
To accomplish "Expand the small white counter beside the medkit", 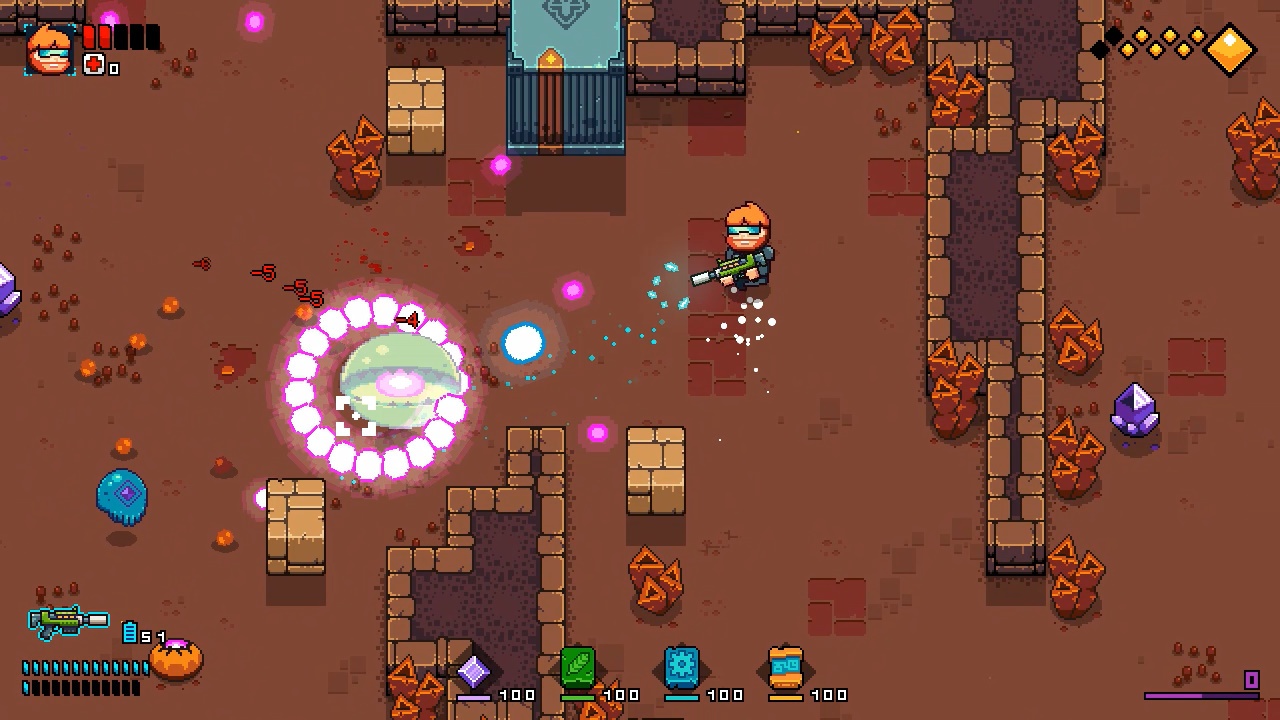I will (x=113, y=67).
